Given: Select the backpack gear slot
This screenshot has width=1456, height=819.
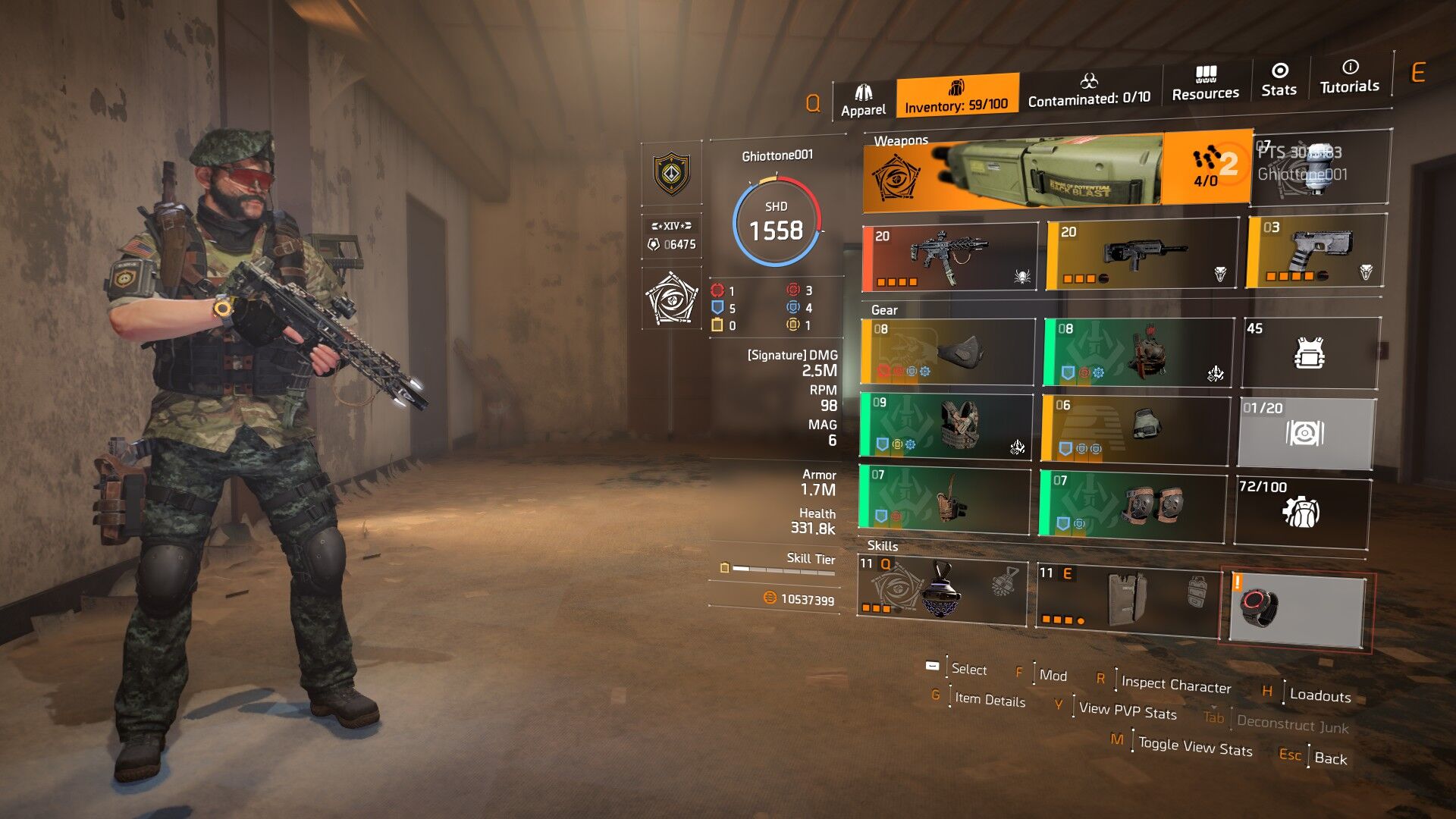Looking at the screenshot, I should (1137, 353).
